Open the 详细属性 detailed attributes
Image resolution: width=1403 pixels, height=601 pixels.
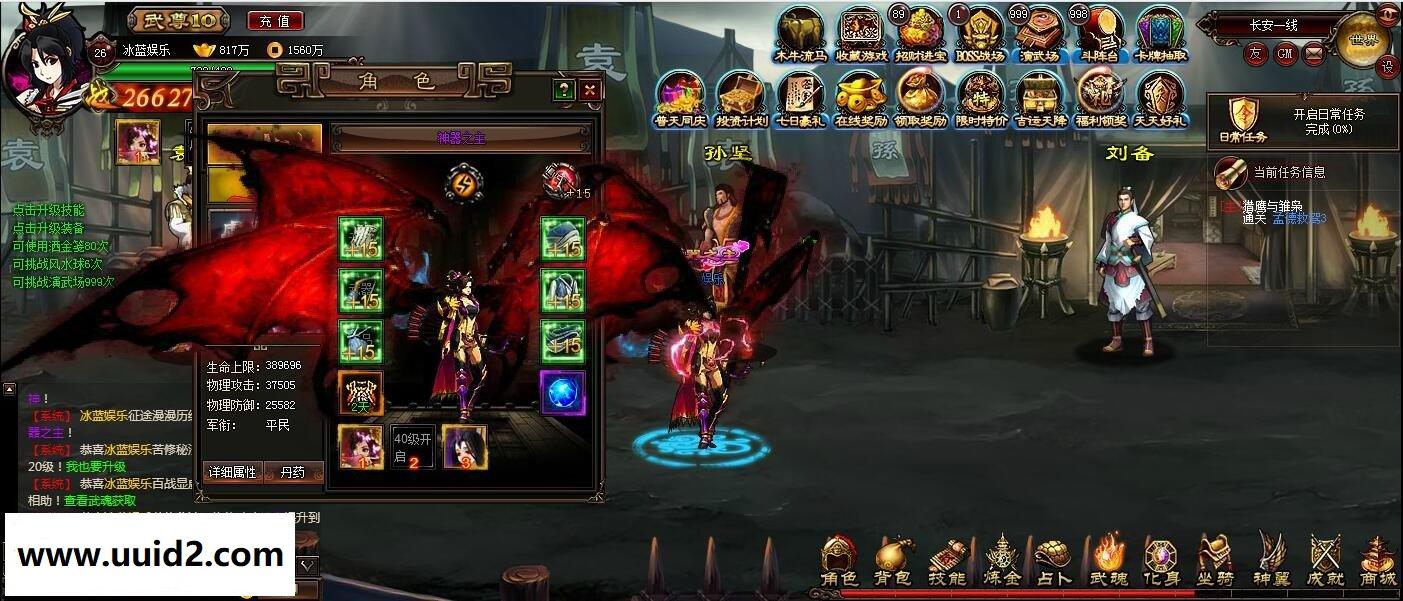232,472
